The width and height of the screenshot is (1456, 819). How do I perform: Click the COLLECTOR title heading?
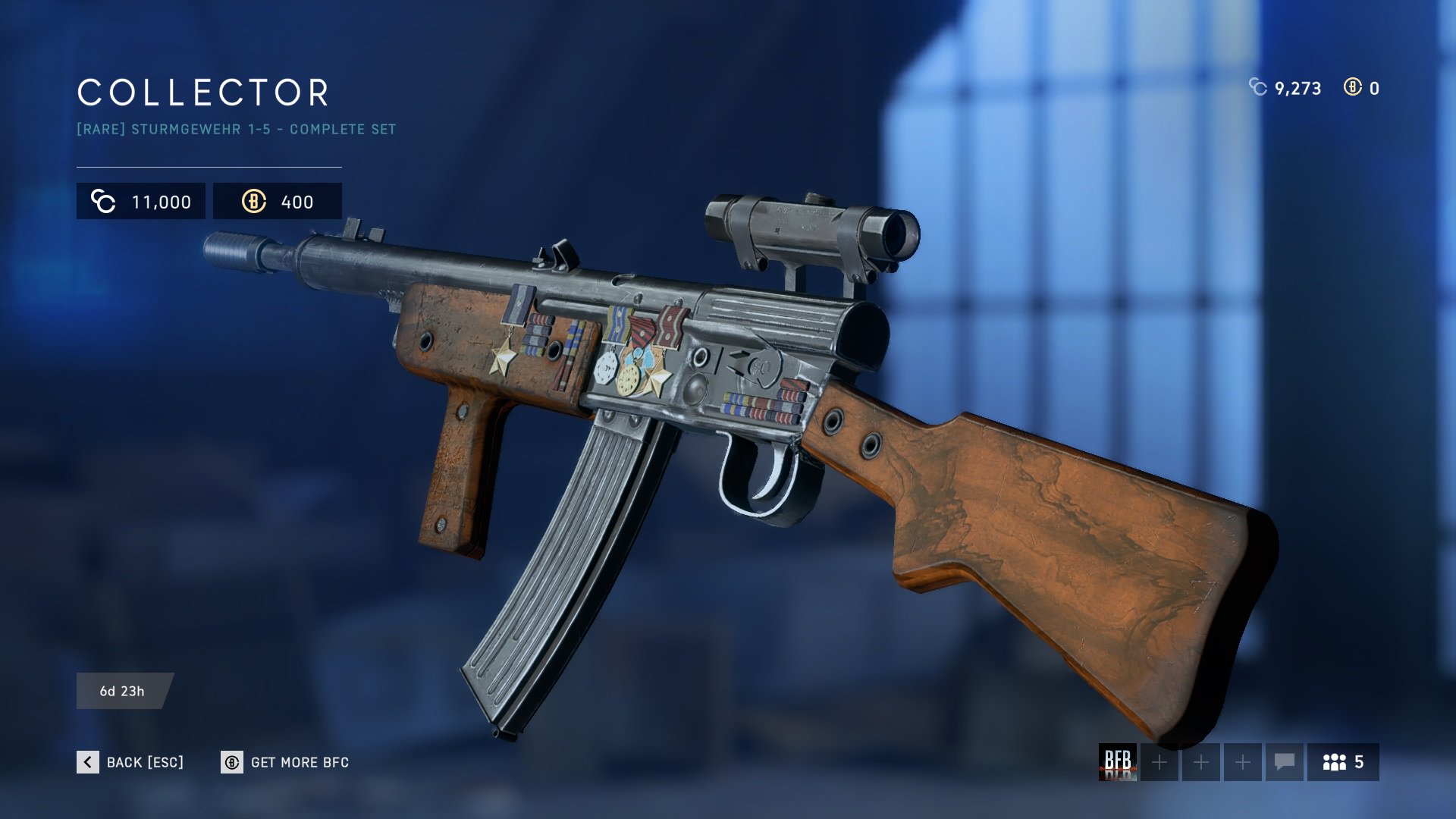tap(202, 93)
